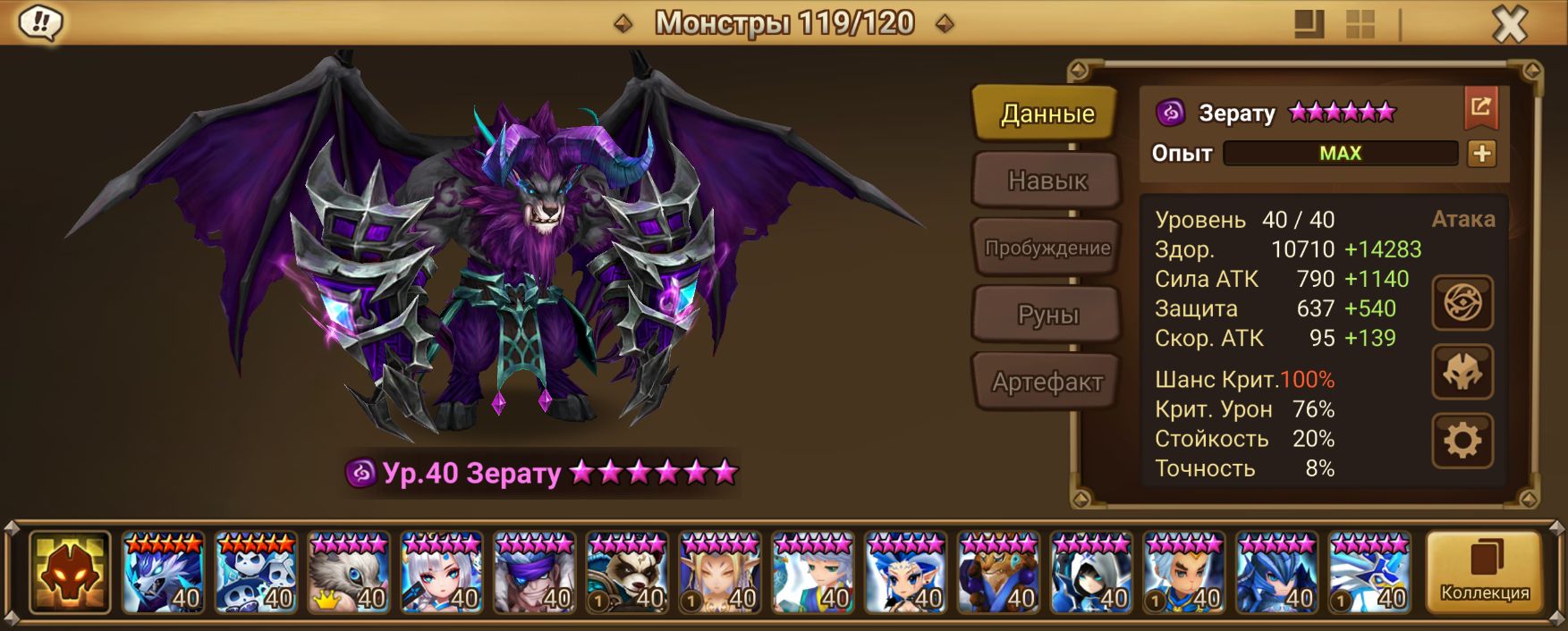Screen dimensions: 1568x631
Task: Click the red share button beside Зерату
Action: click(1480, 108)
